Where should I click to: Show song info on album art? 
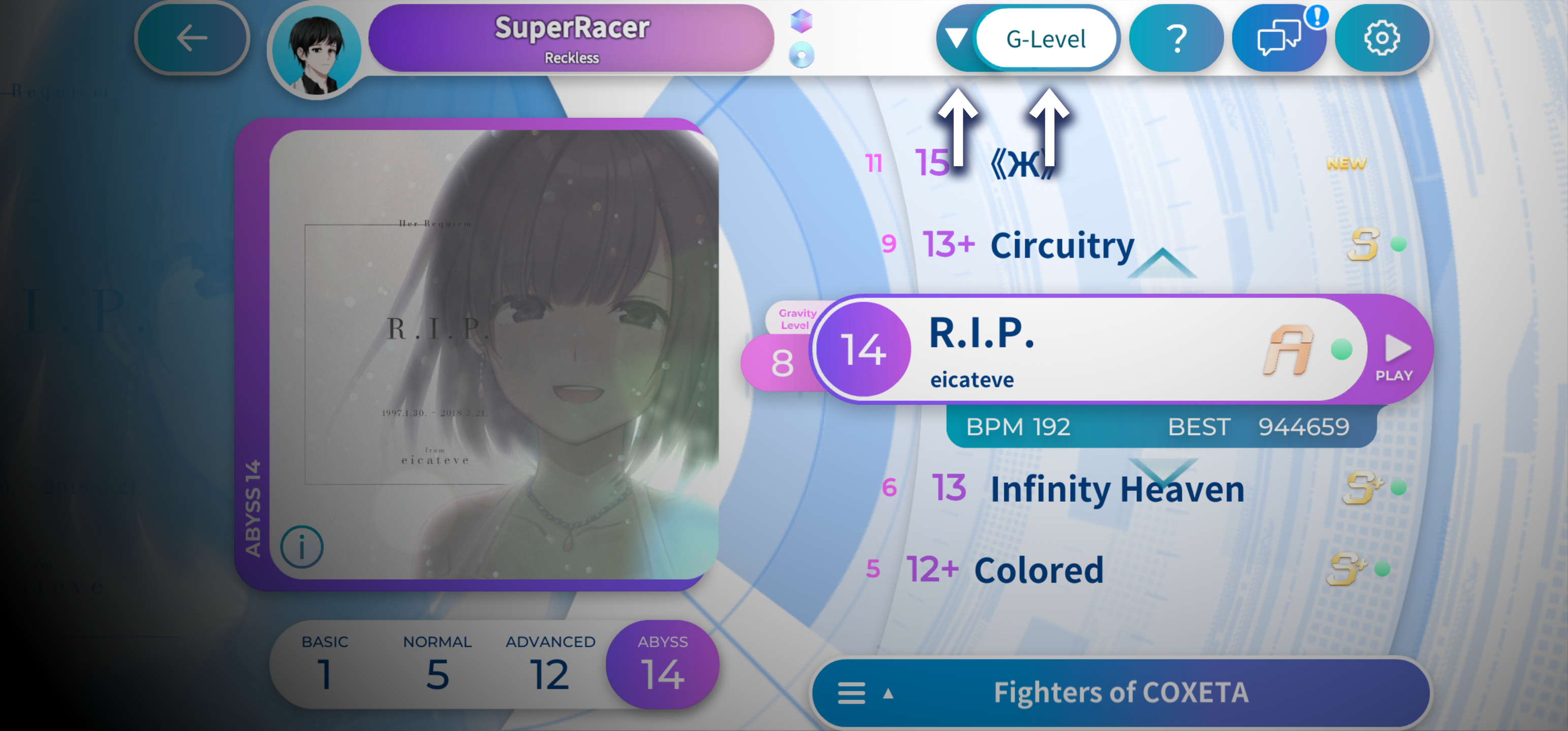pos(302,547)
